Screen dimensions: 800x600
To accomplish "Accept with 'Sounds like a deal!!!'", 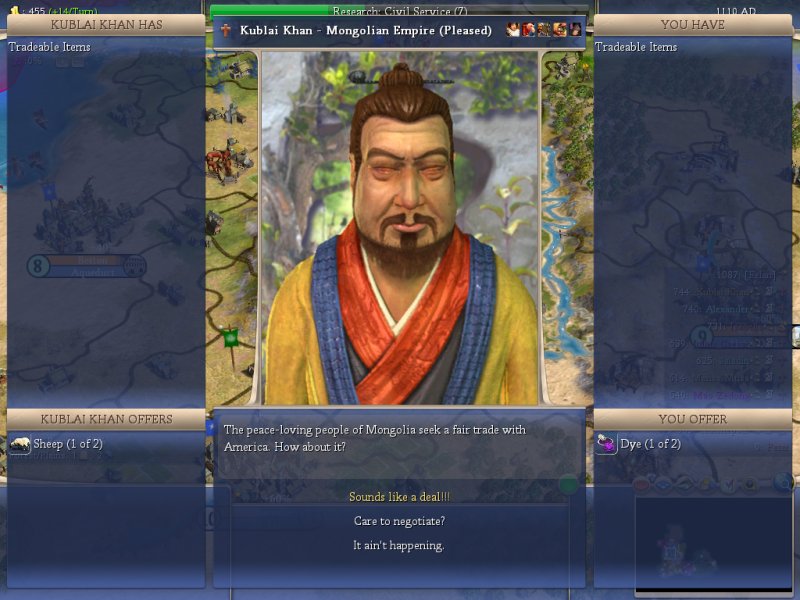I will [399, 497].
